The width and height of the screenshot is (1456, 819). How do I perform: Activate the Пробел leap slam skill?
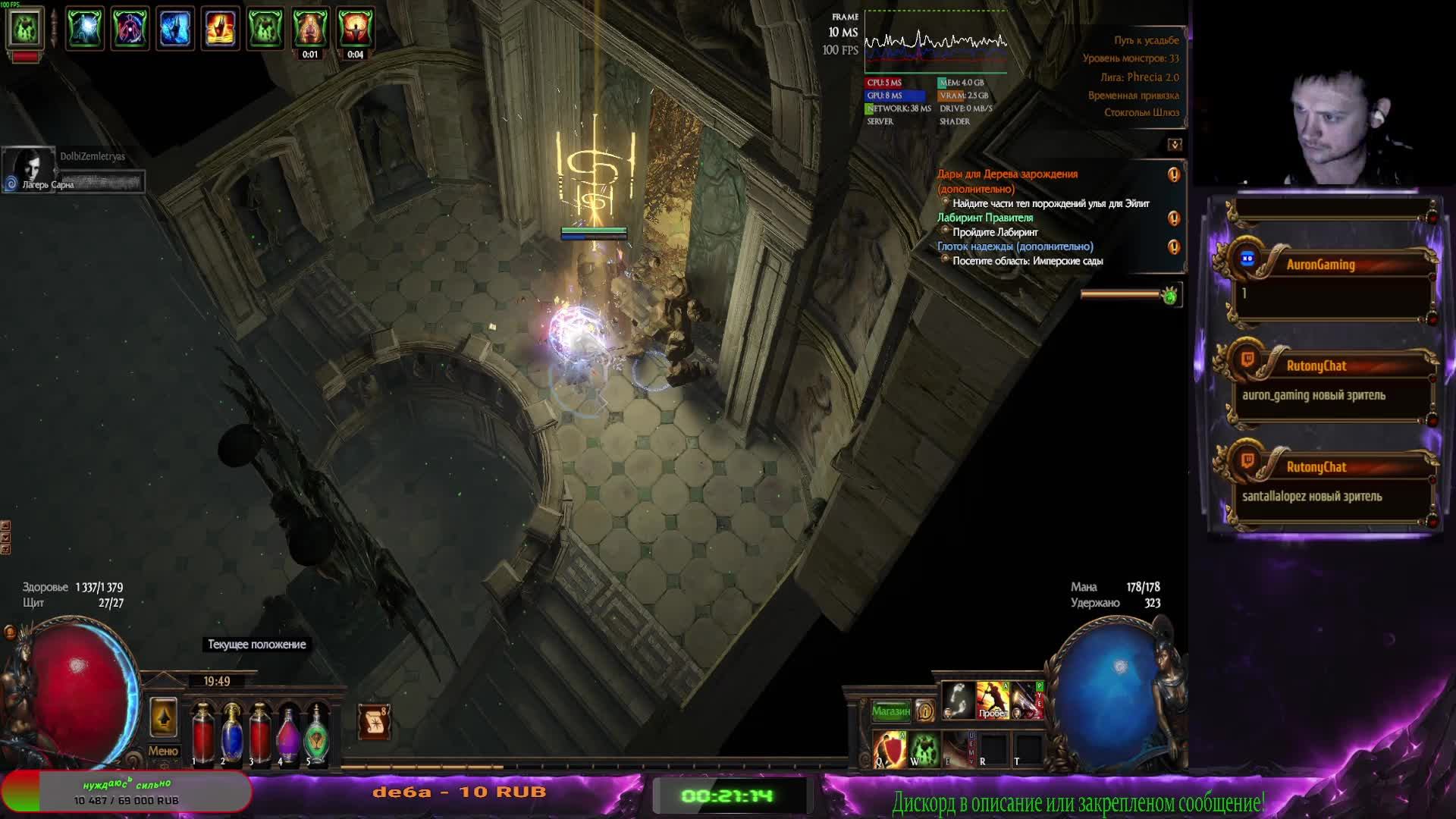992,699
